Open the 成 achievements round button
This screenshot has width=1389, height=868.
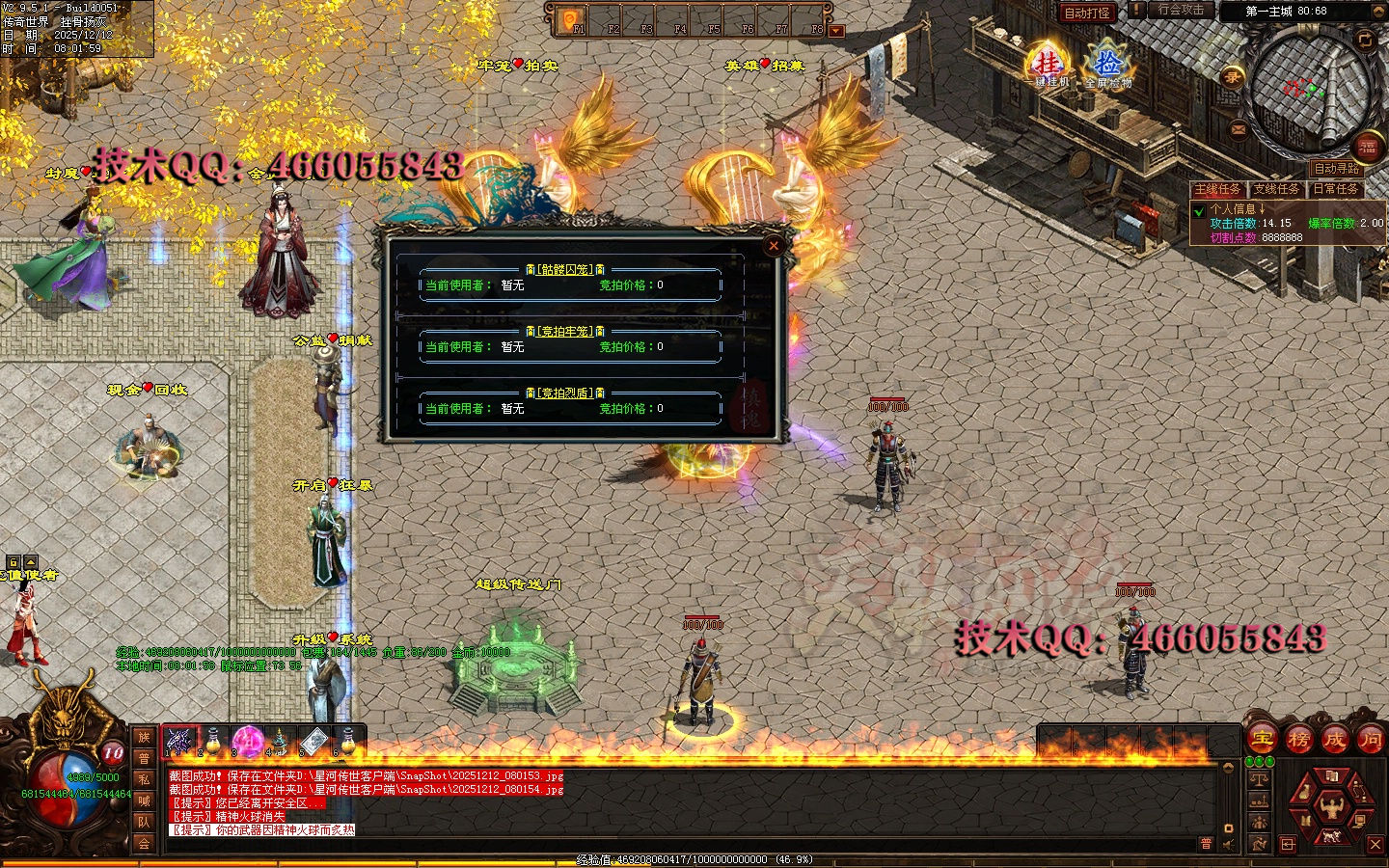(1334, 740)
